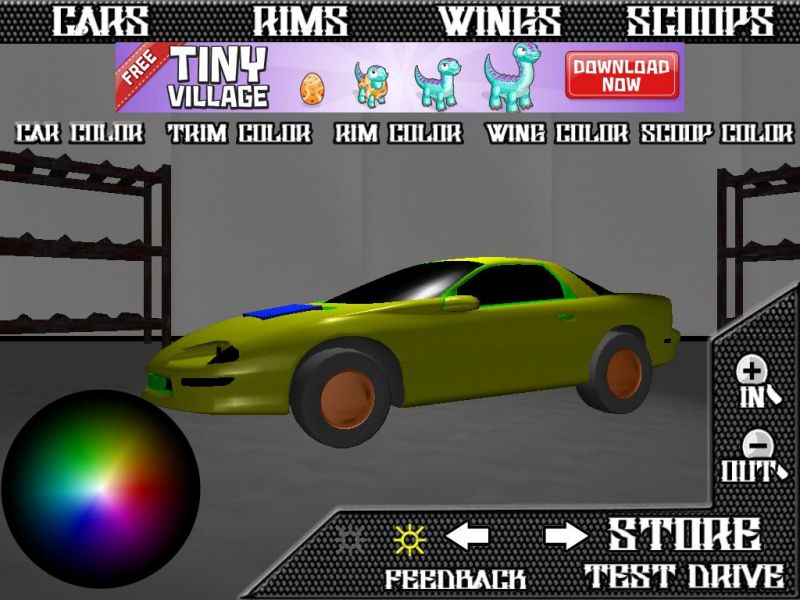Viewport: 800px width, 600px height.
Task: Open the Cars category
Action: tap(100, 21)
